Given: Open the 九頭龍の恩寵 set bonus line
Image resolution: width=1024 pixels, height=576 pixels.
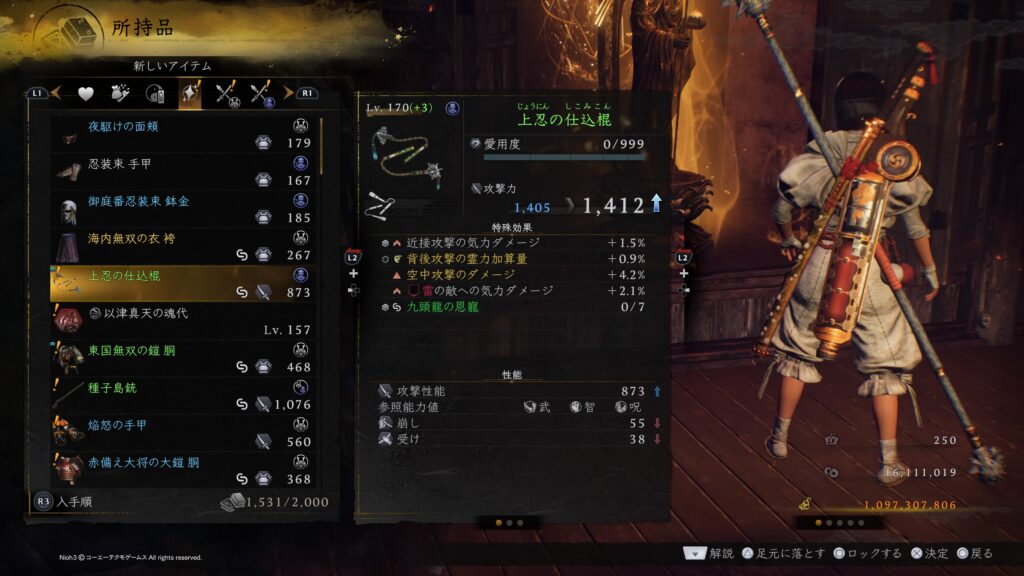Looking at the screenshot, I should [440, 306].
